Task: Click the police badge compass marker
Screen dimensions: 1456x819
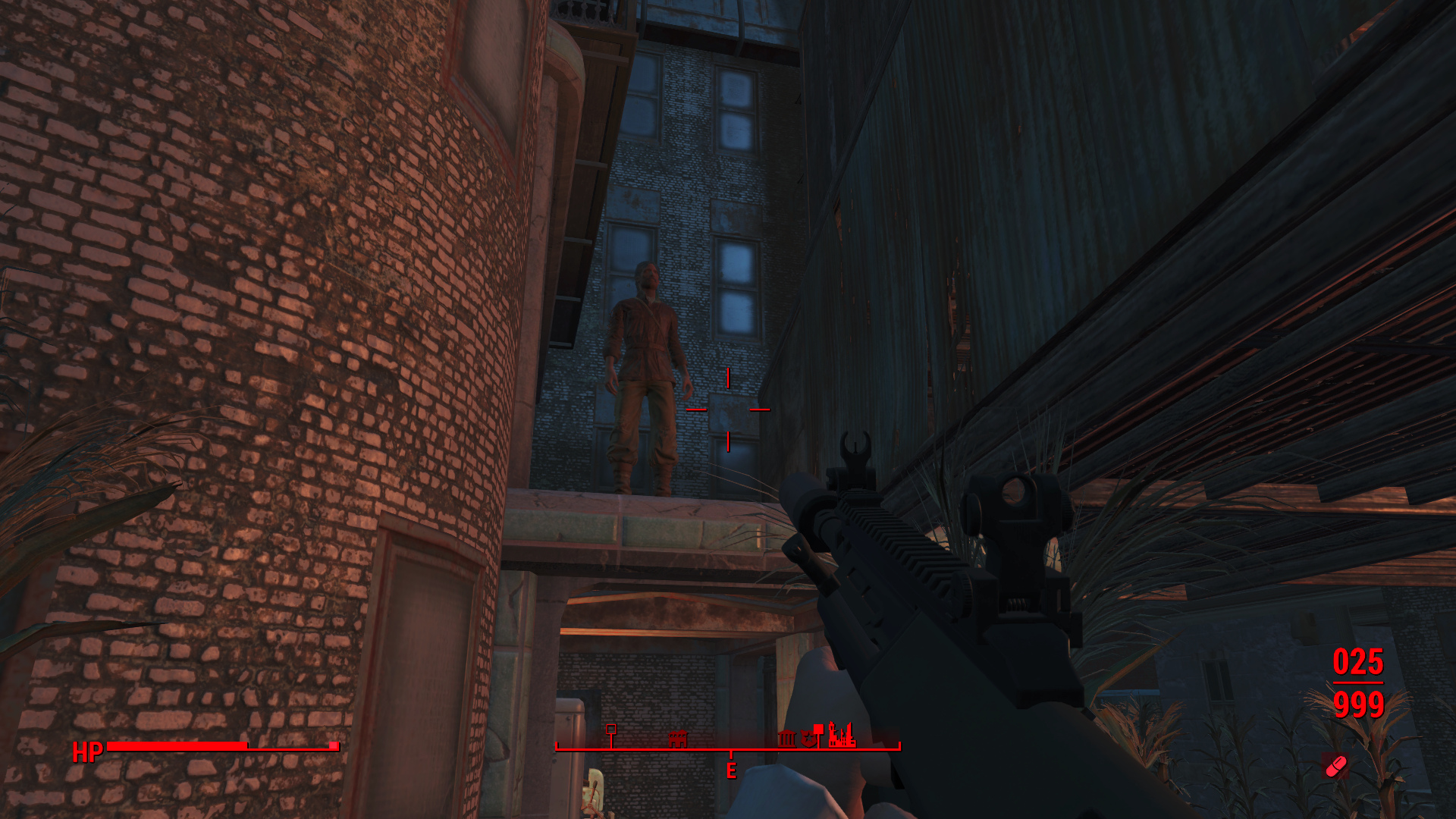Action: click(807, 739)
